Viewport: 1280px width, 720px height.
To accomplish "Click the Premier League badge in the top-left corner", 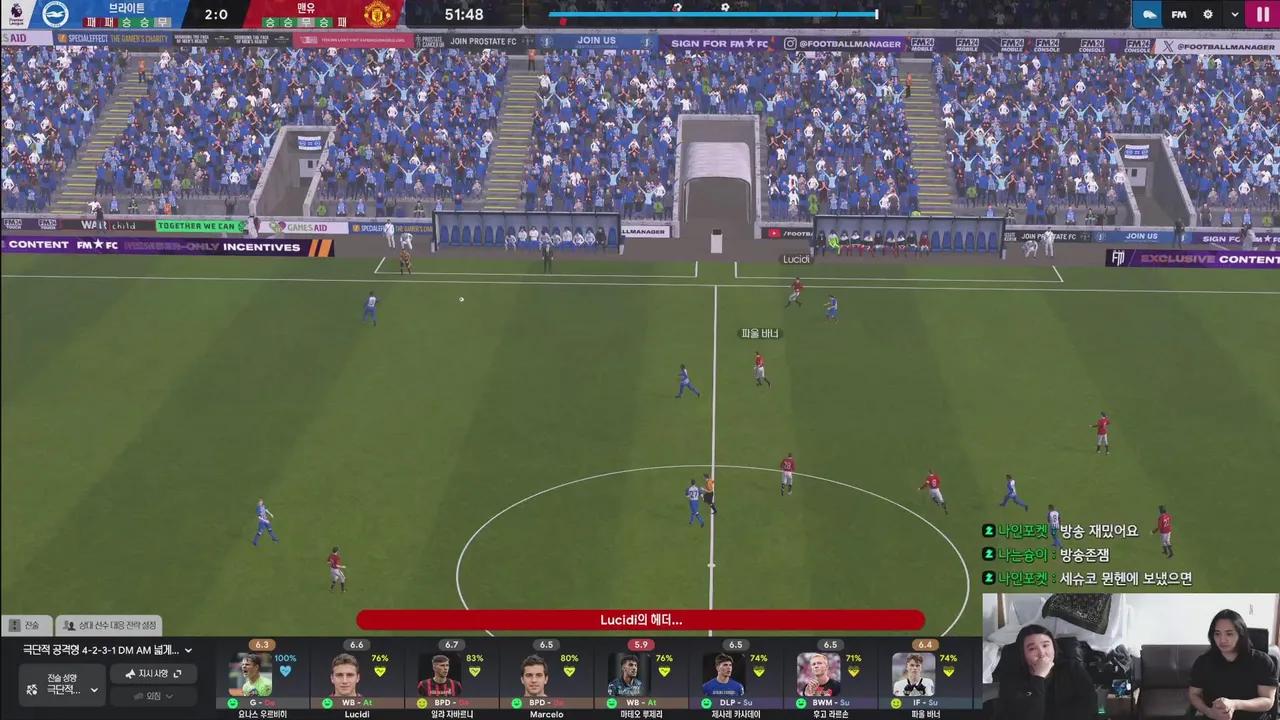I will (x=15, y=13).
